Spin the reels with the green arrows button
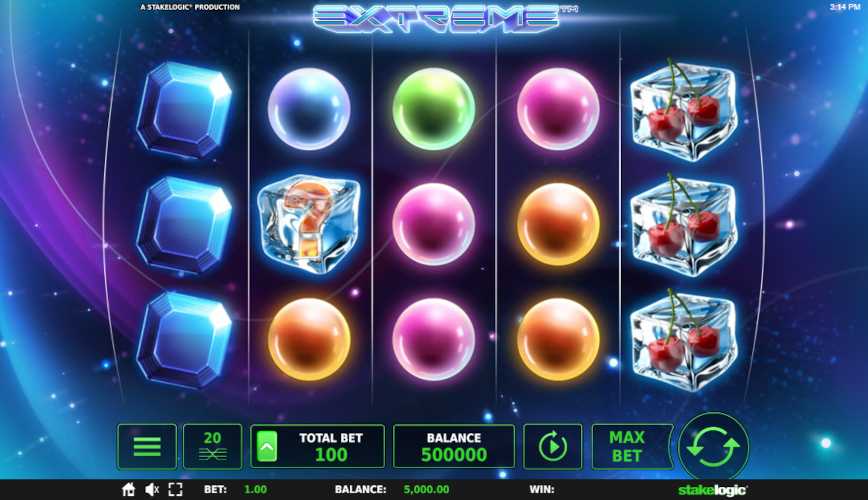 pyautogui.click(x=713, y=446)
